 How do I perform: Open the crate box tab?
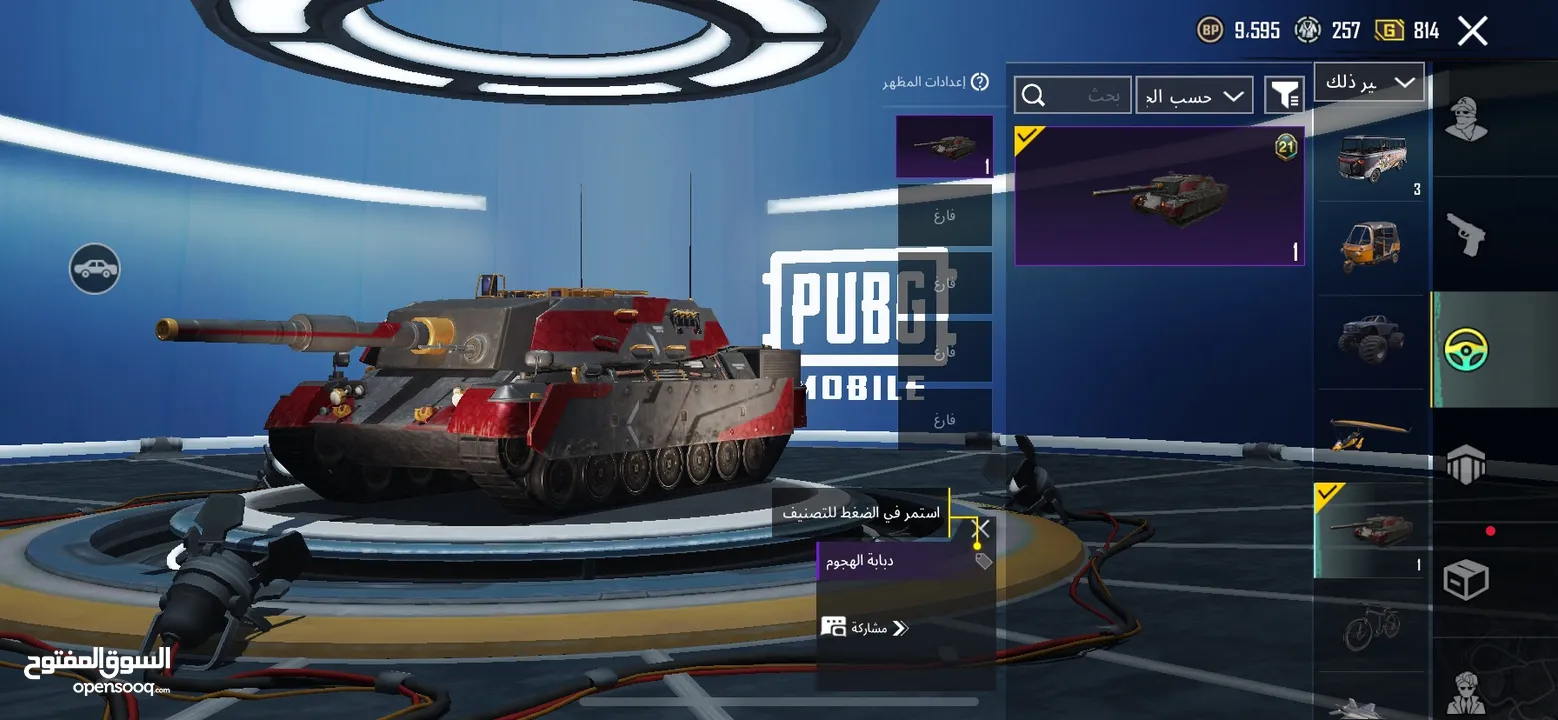(1467, 580)
